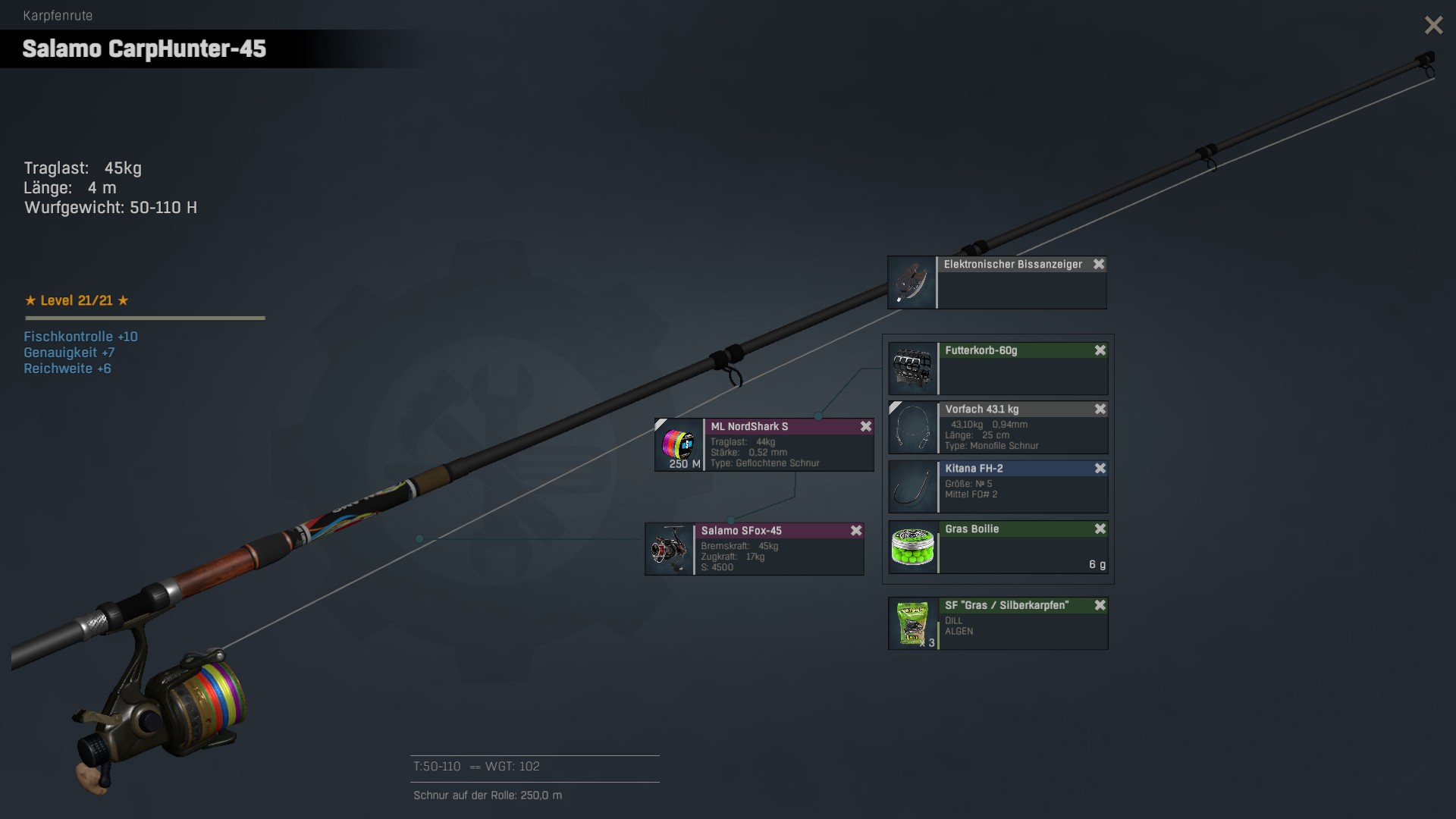
Task: Select the Kitana FH-2 hook slot
Action: coord(912,487)
